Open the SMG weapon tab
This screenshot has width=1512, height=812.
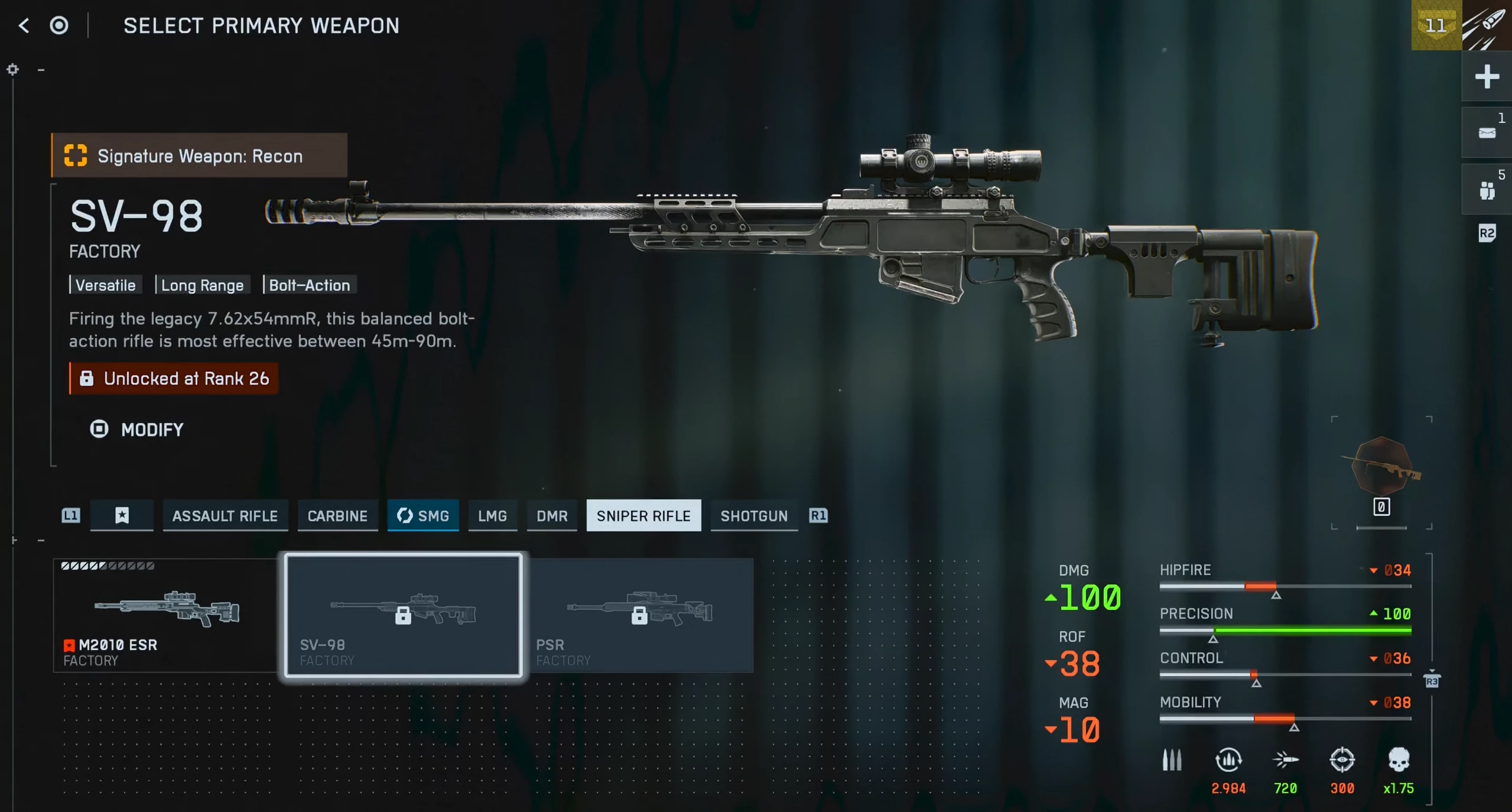pyautogui.click(x=423, y=516)
